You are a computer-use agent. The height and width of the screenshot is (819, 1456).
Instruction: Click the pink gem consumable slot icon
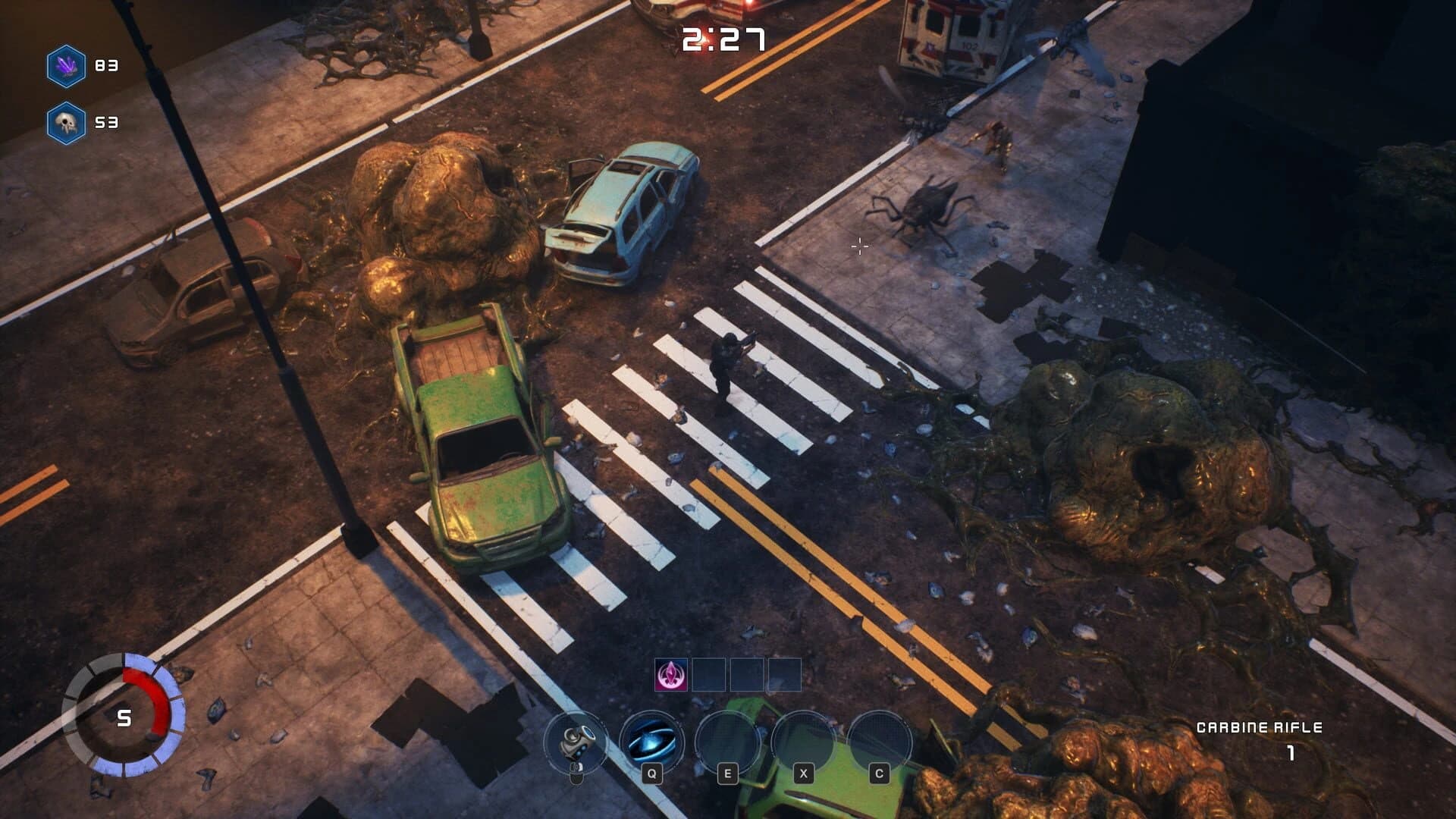click(x=670, y=675)
